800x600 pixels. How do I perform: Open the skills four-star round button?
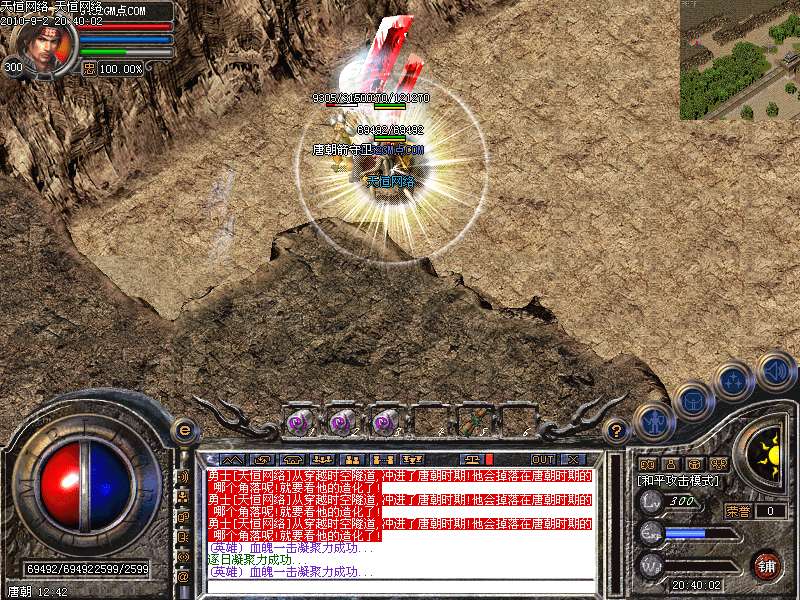point(734,381)
